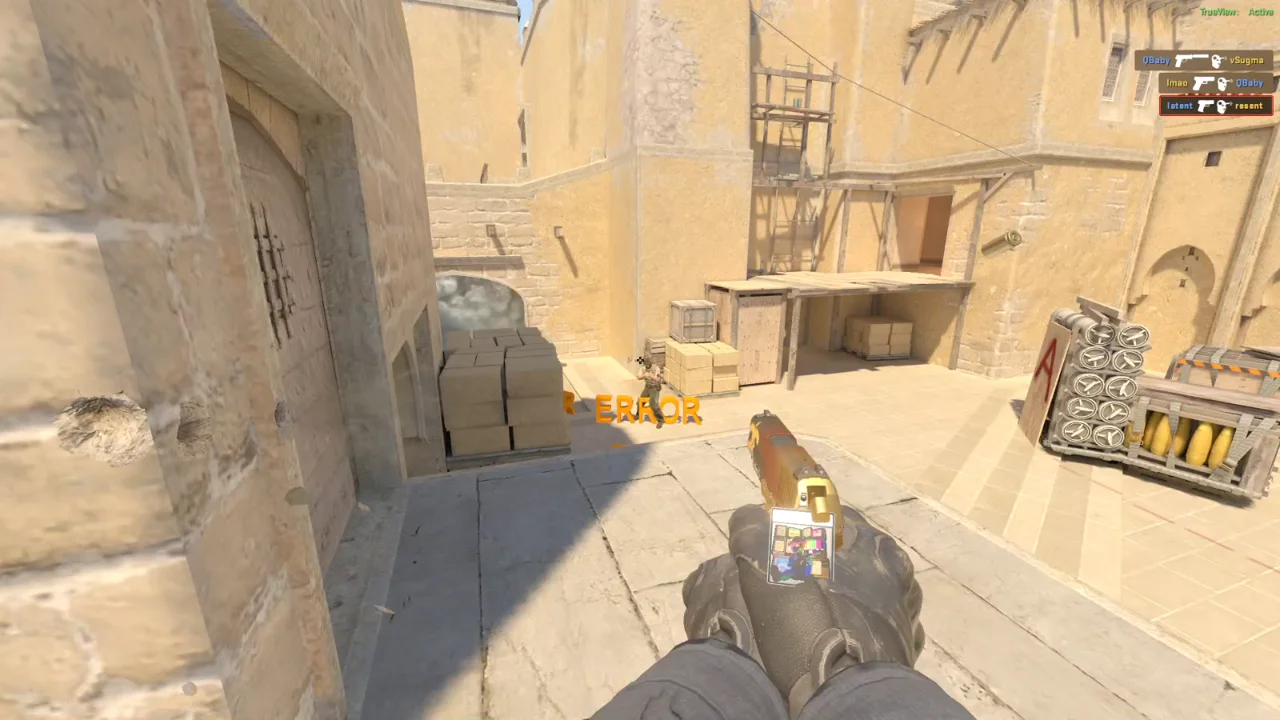Screen dimensions: 1280x720
Task: Click the silenced pistol icon in top killfeed entry
Action: pyautogui.click(x=1191, y=60)
